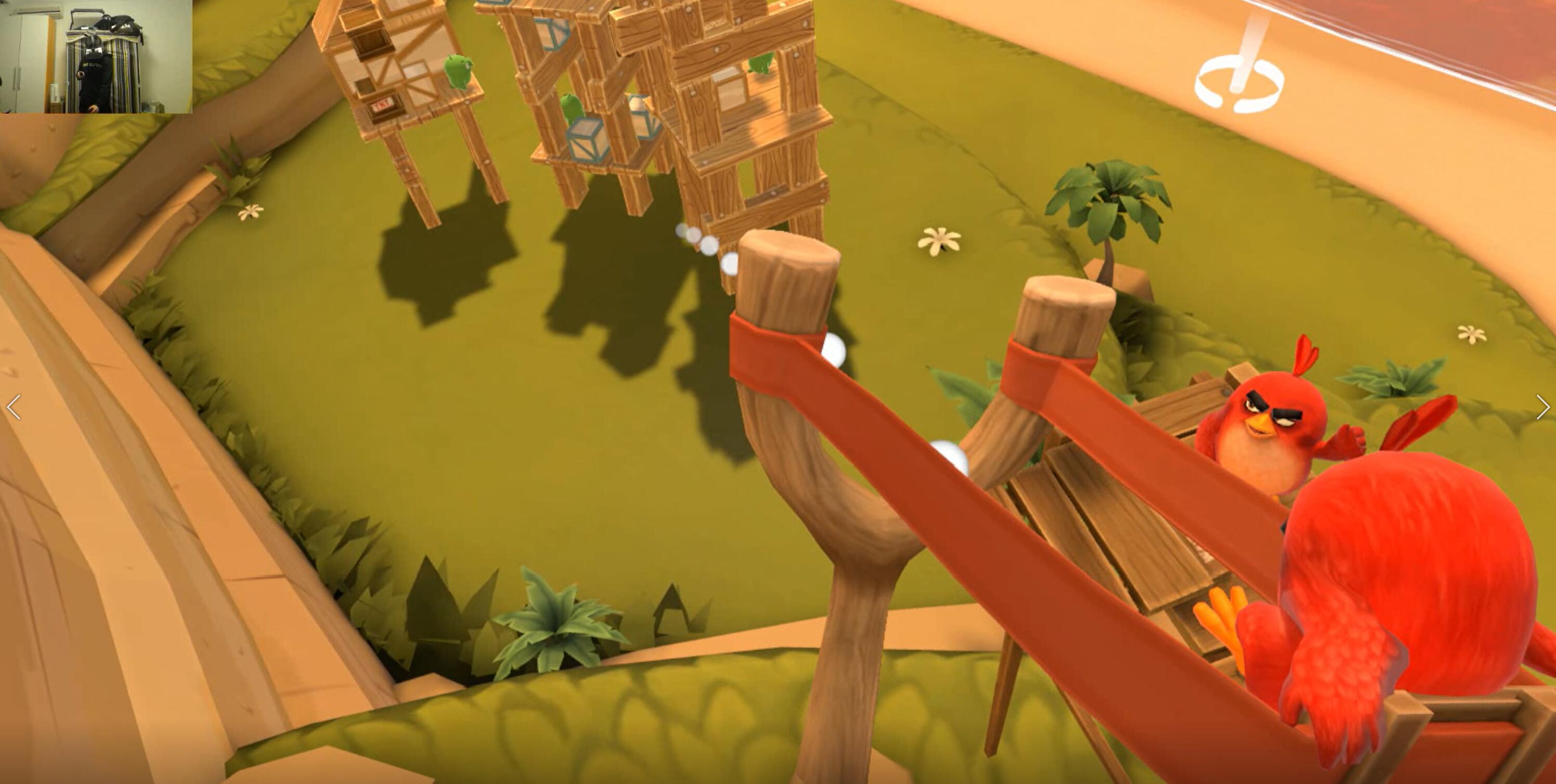The height and width of the screenshot is (784, 1556).
Task: Go to the previous image with the left arrow
Action: 14,407
